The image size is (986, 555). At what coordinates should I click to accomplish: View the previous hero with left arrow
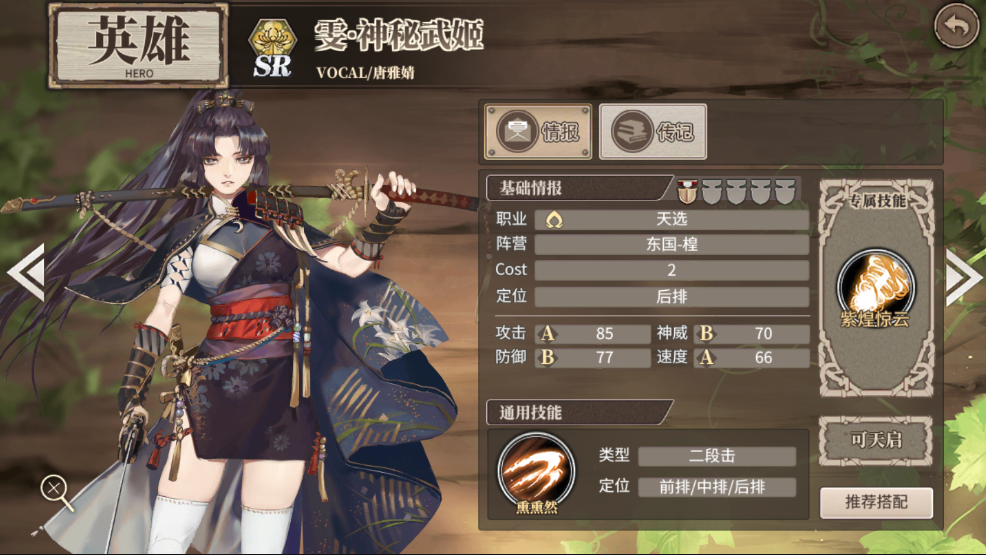[x=24, y=272]
